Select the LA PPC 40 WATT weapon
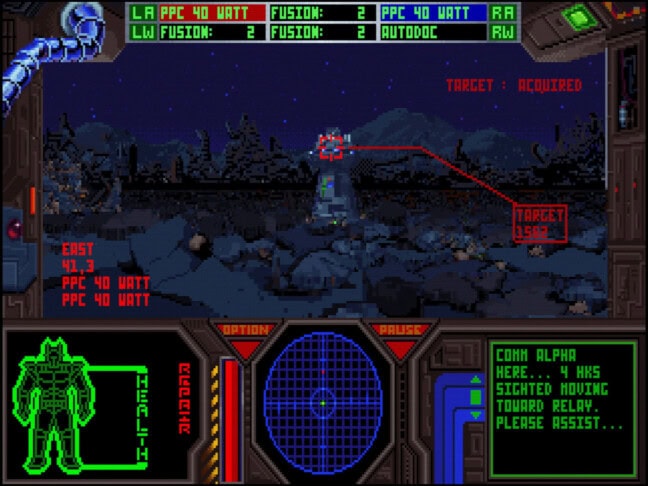648x486 pixels. pos(212,13)
